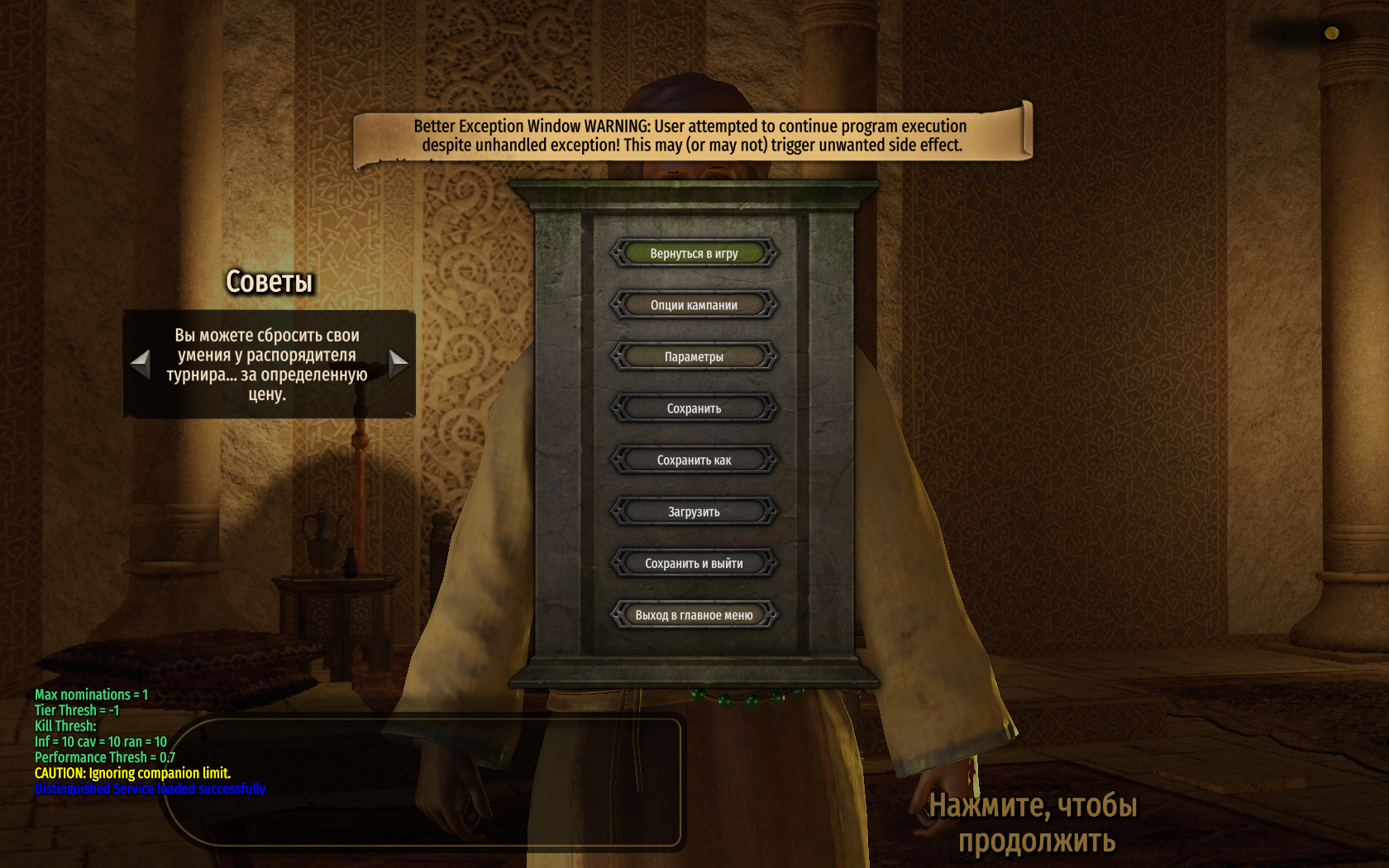This screenshot has width=1389, height=868.
Task: Click Выход в главное меню
Action: pos(694,615)
